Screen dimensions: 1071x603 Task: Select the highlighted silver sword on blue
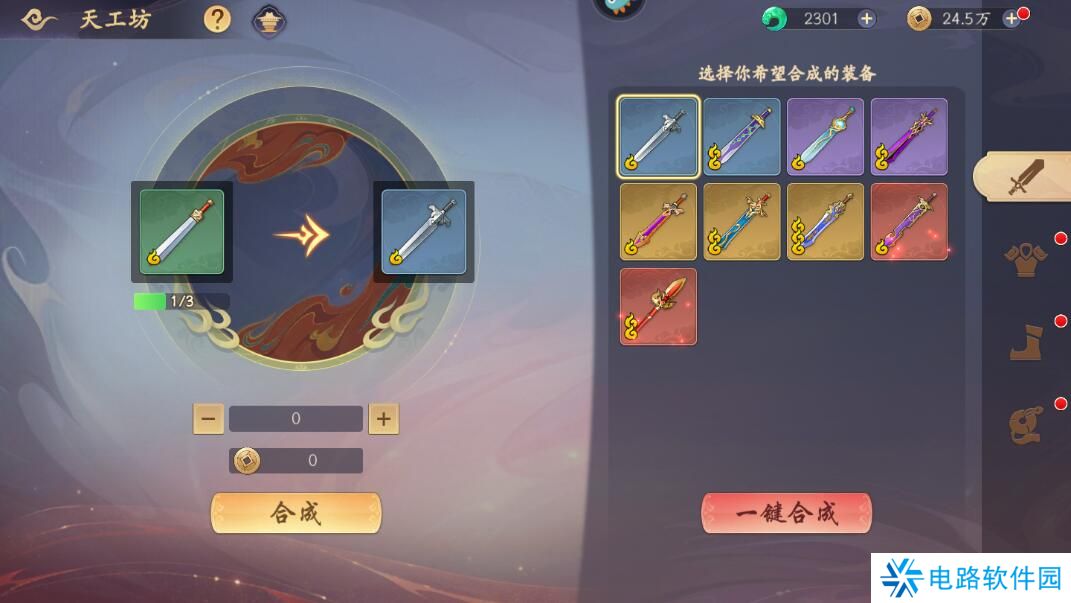point(658,137)
